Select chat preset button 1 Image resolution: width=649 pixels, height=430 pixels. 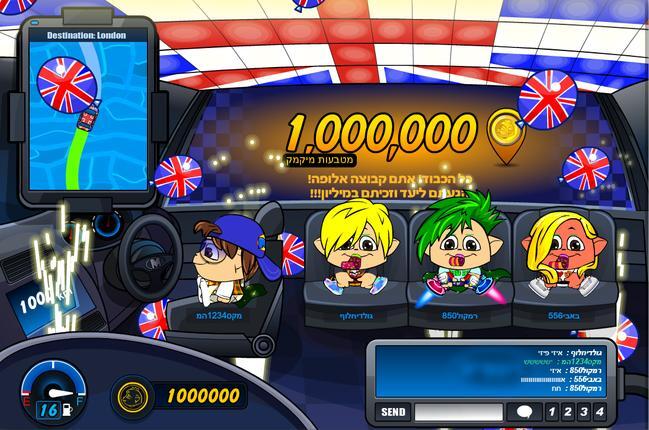click(x=550, y=412)
